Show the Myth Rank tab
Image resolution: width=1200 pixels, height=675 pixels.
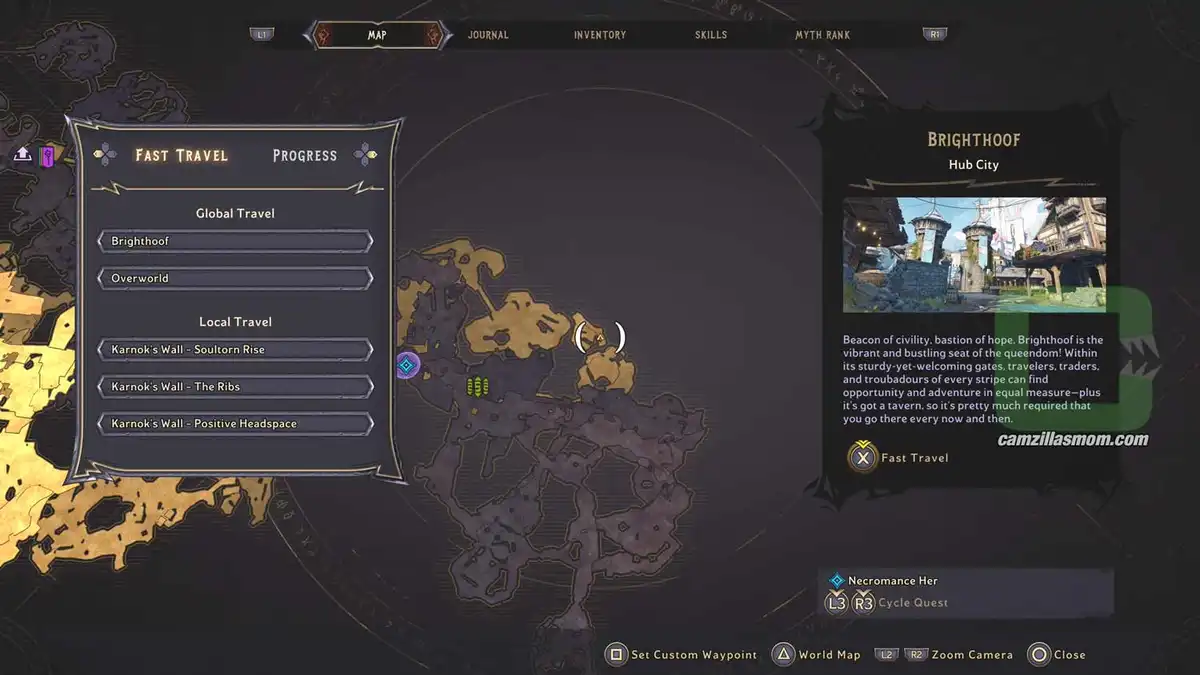pos(822,35)
